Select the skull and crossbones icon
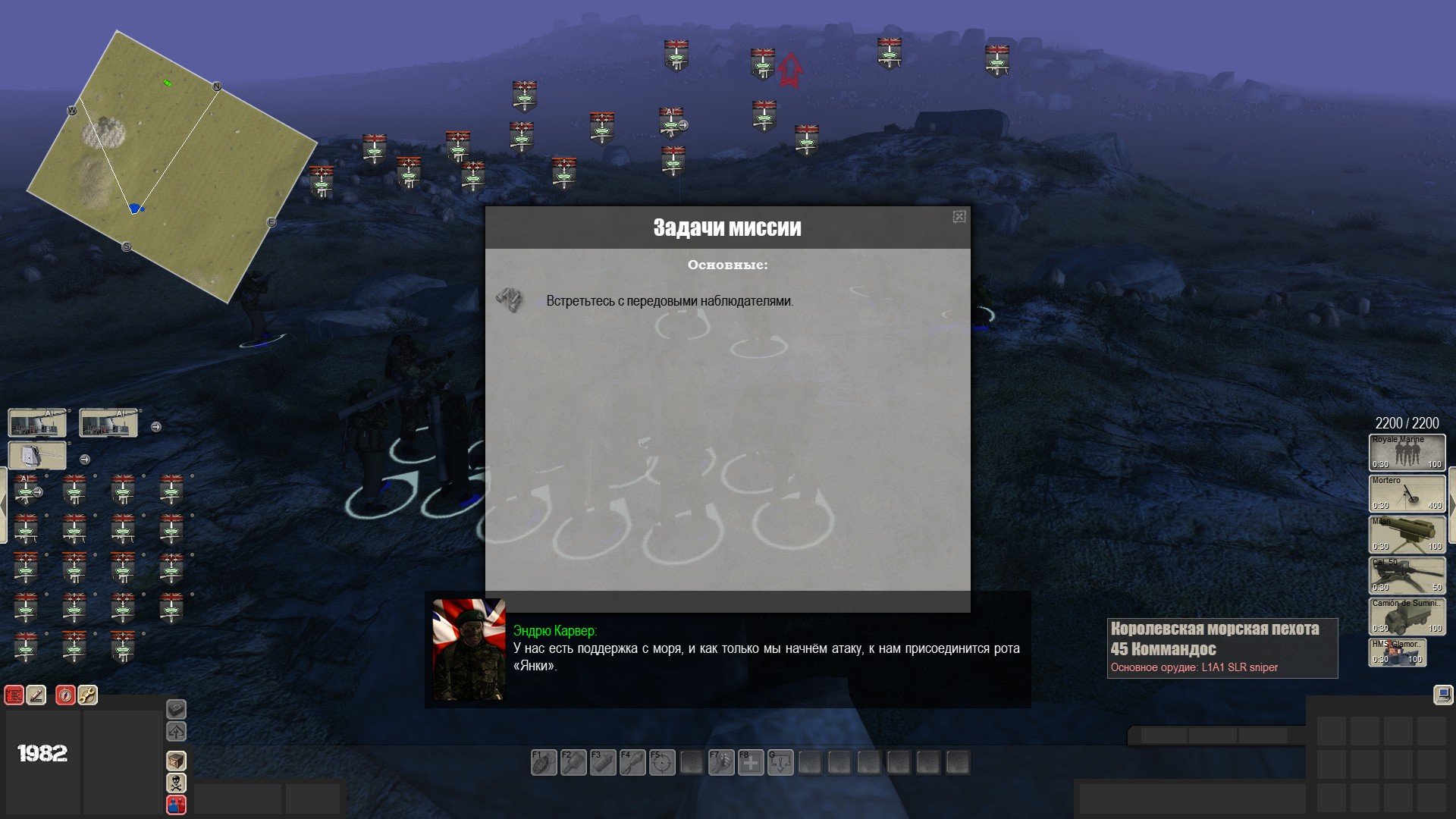The image size is (1456, 819). (176, 782)
